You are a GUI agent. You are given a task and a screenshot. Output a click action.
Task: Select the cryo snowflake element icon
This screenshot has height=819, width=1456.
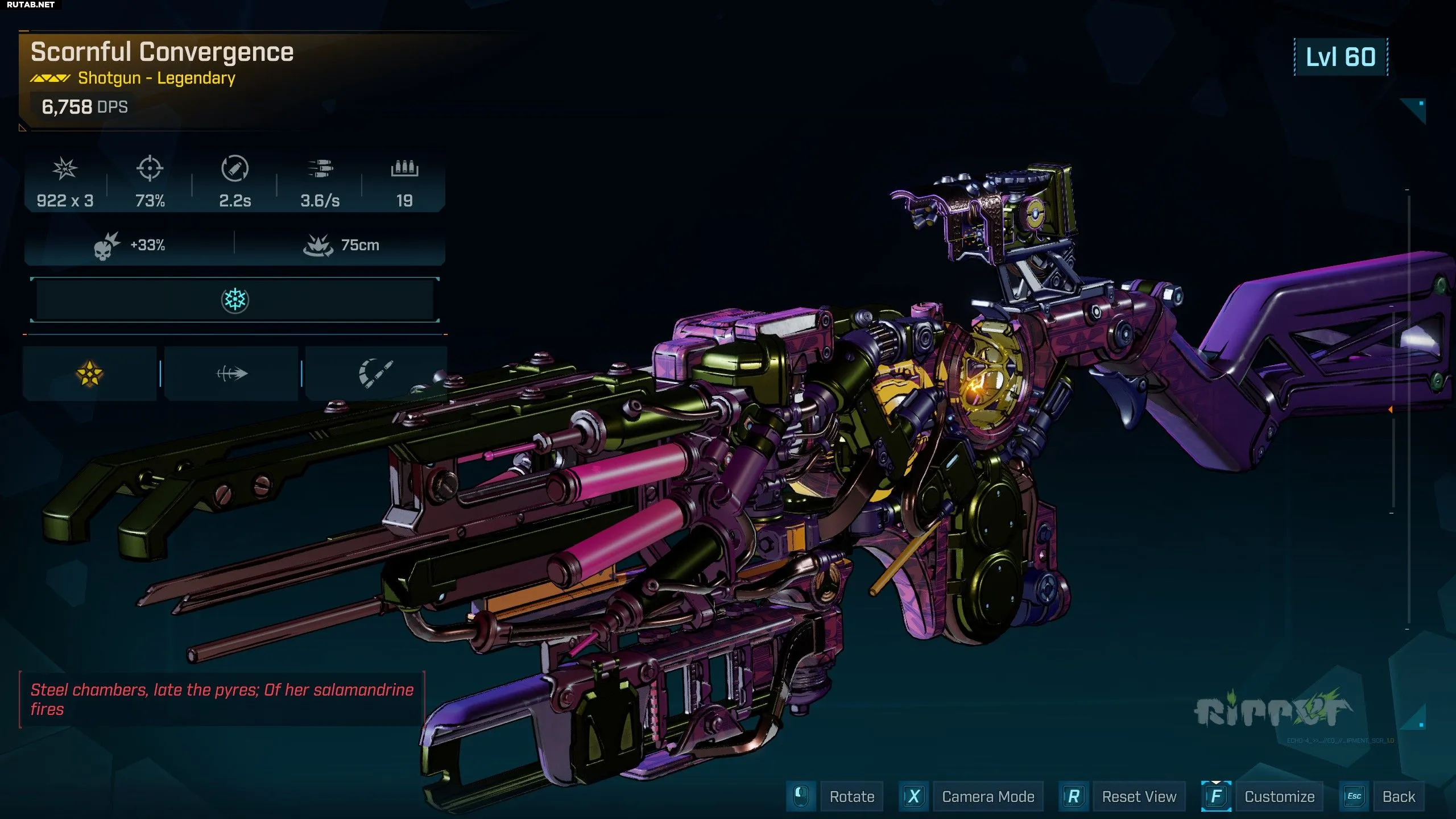(235, 300)
